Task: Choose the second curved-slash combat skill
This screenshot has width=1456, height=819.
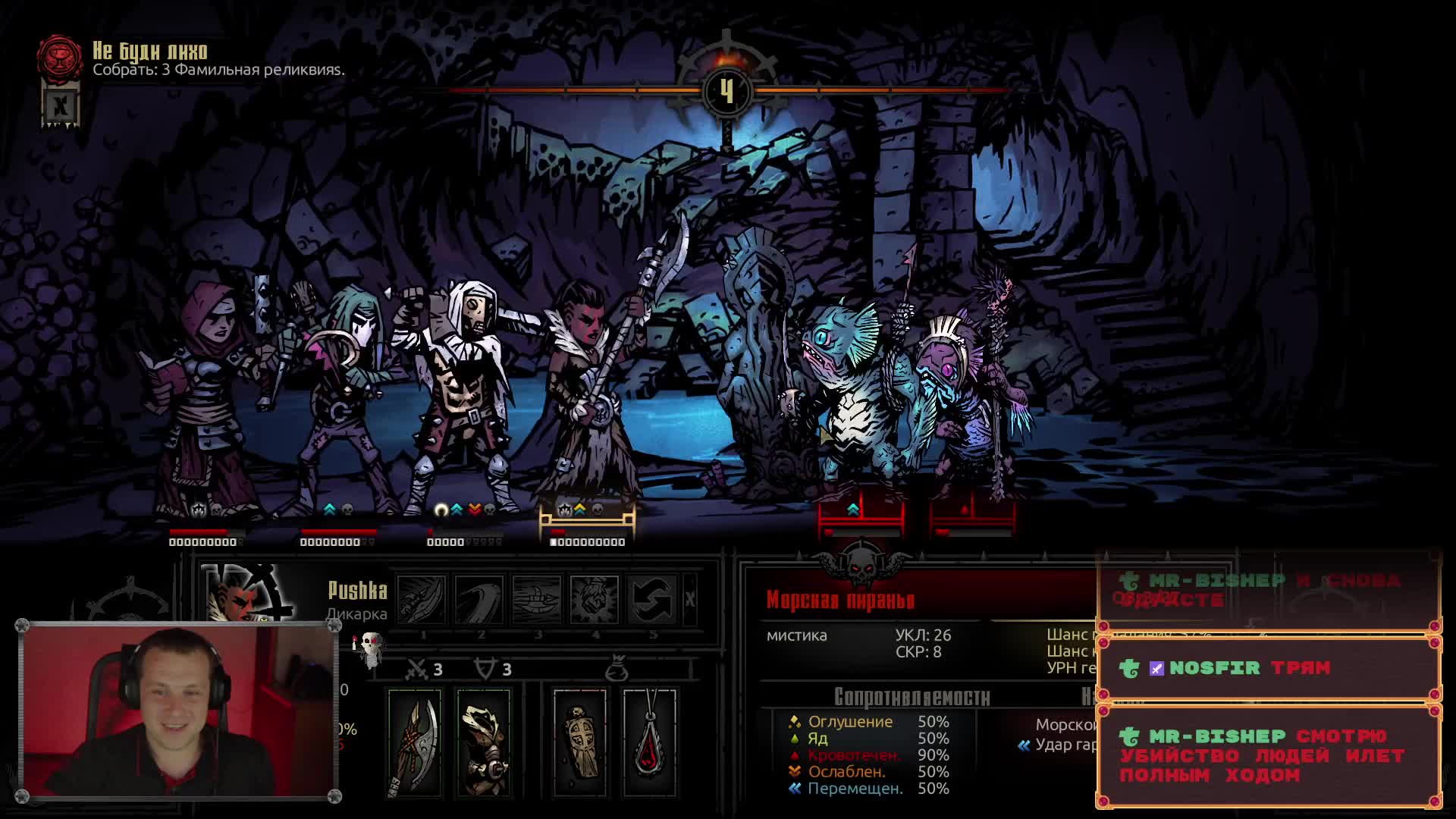Action: point(479,599)
